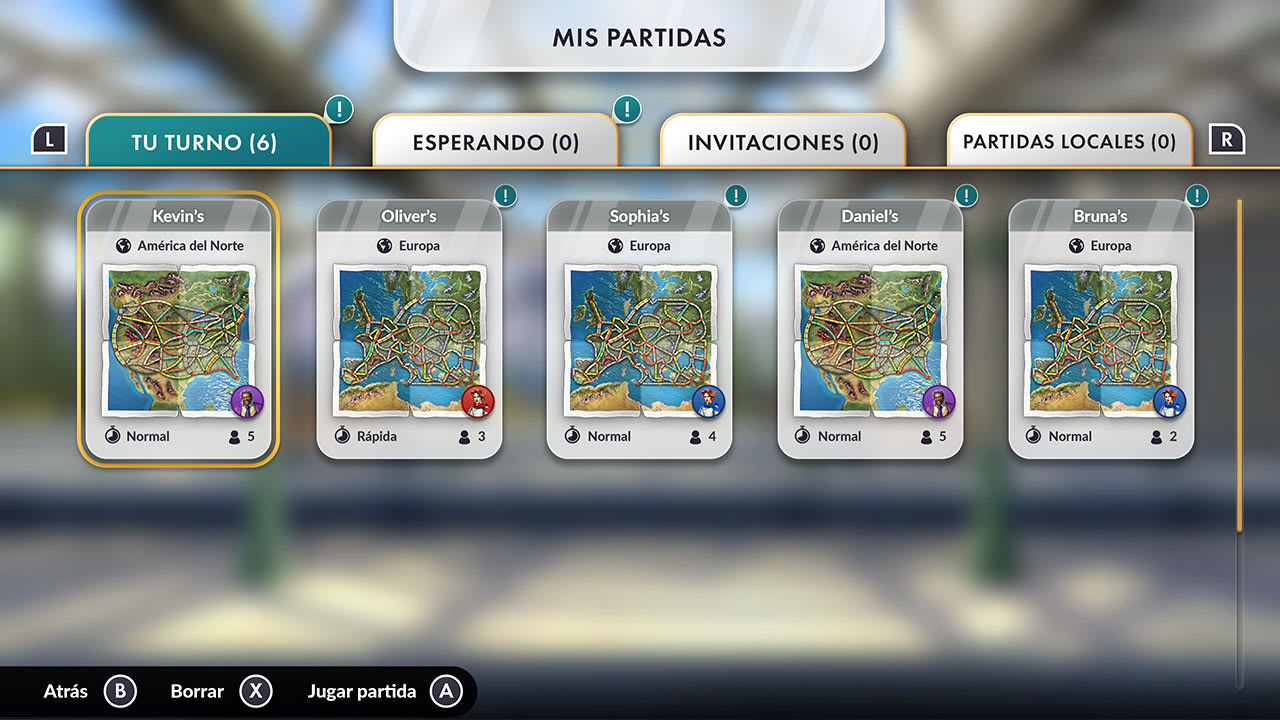Click the green exclamation badge on ESPERANDO tab
This screenshot has height=720, width=1280.
(626, 109)
